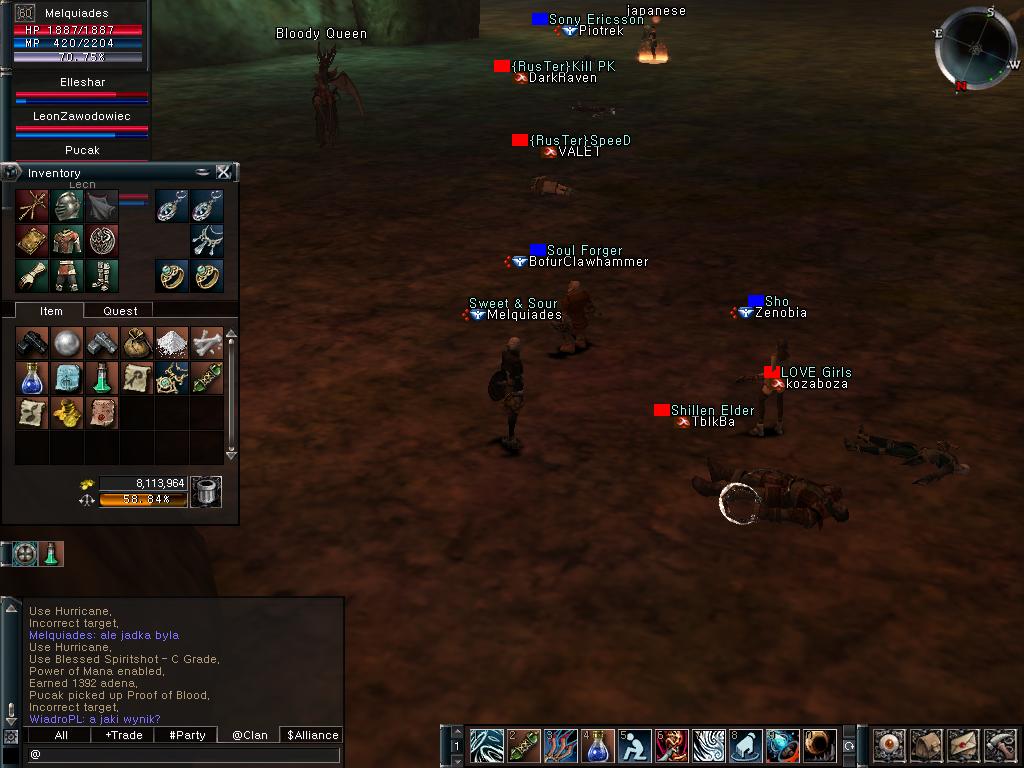Select the equipped helmet slot
Image resolution: width=1024 pixels, height=768 pixels.
[x=68, y=206]
